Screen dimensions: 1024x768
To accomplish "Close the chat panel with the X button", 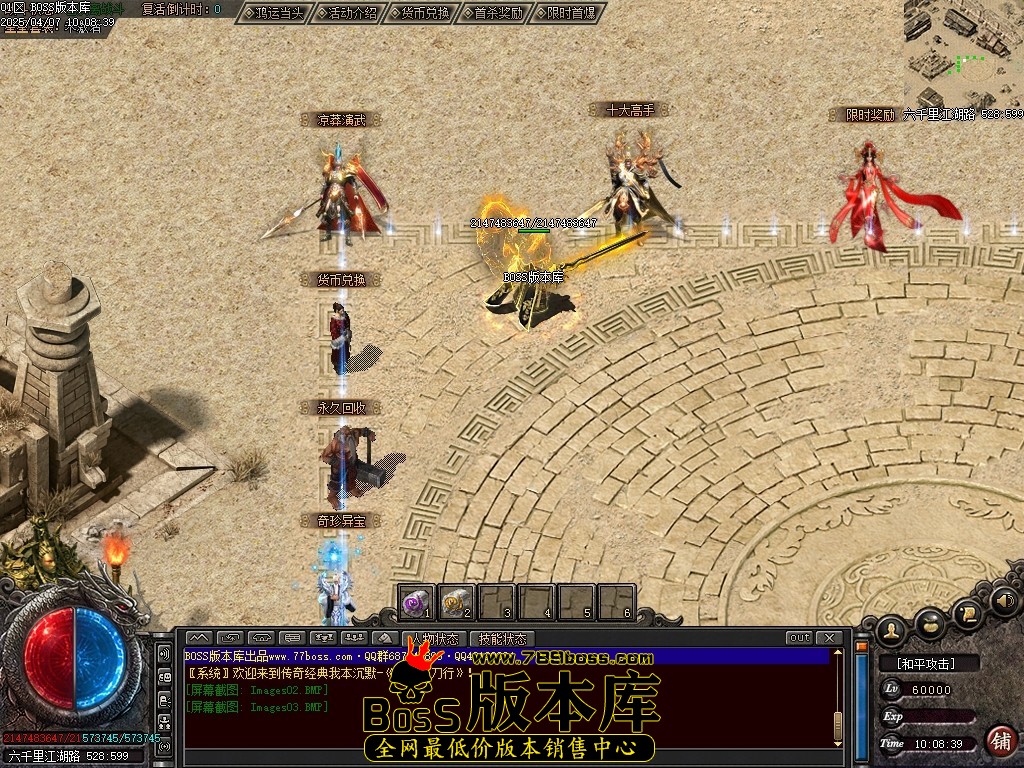I will point(828,638).
